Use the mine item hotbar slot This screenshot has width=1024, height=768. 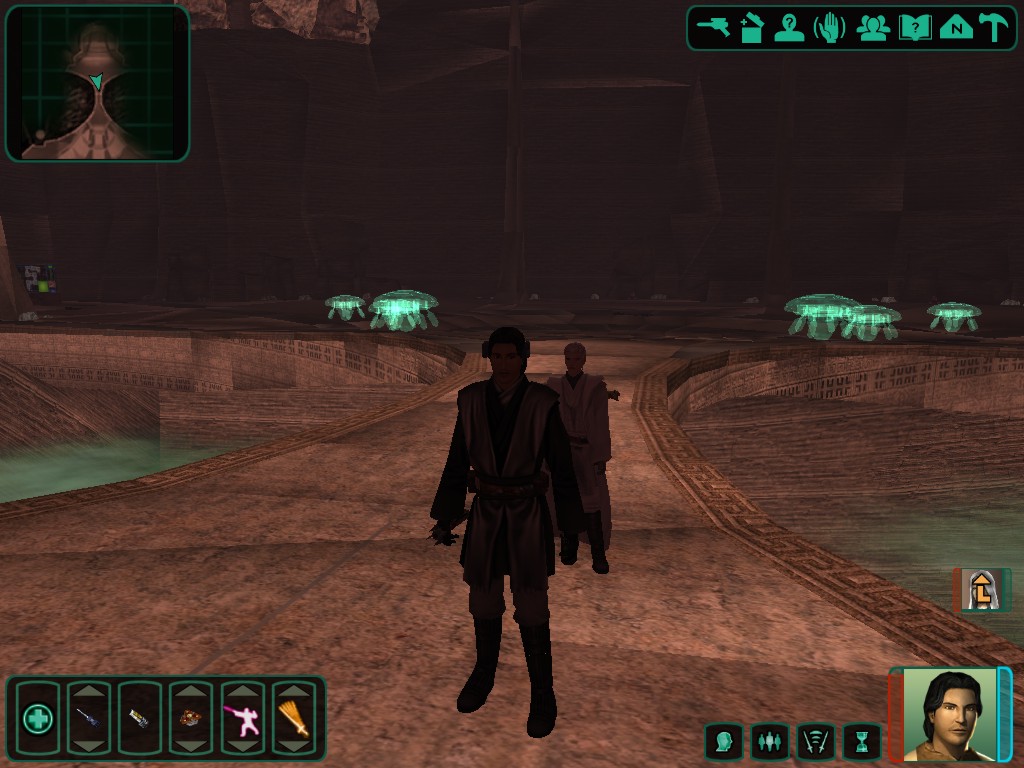click(190, 718)
